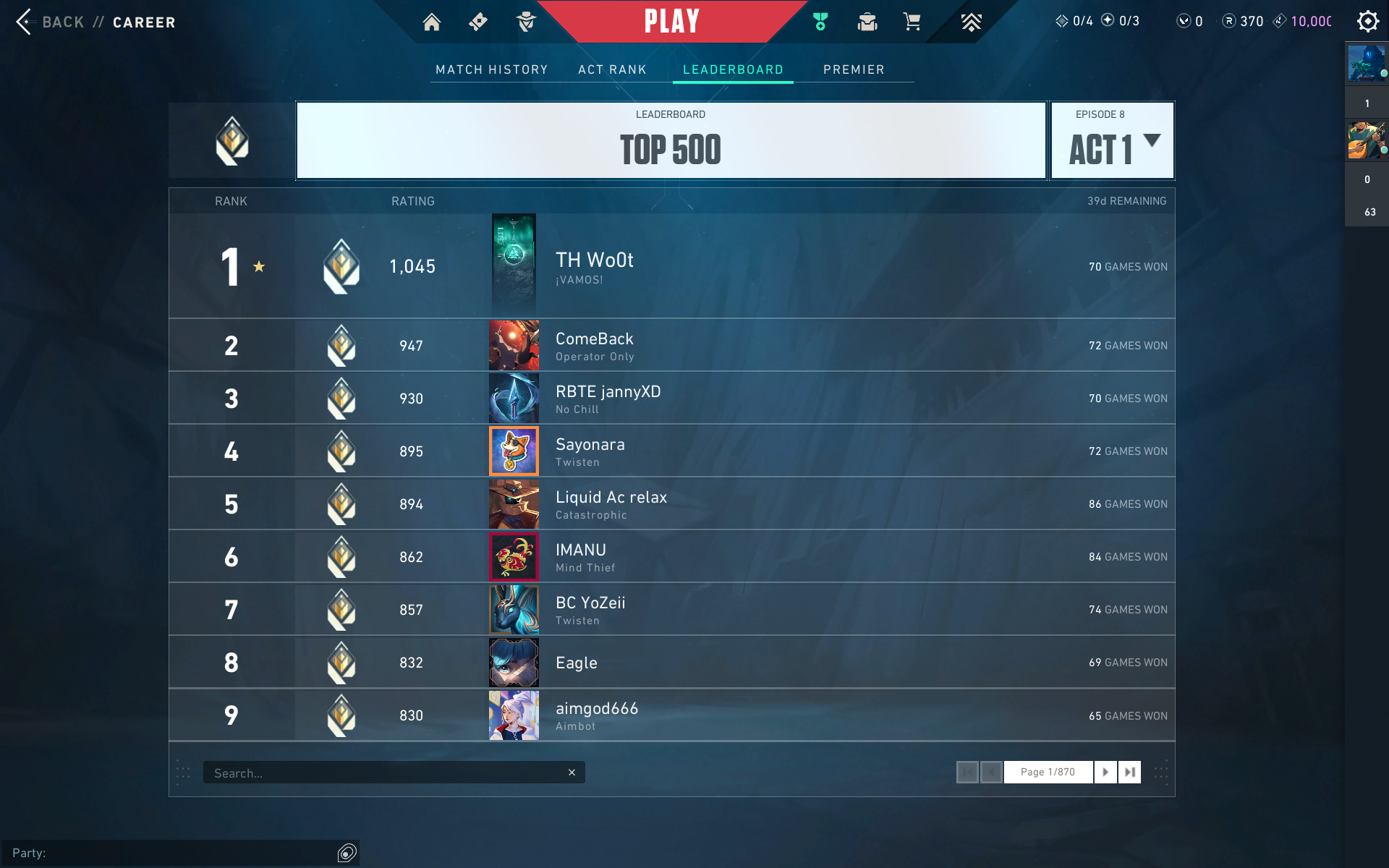Select the Home icon in the top navigation
Image resolution: width=1389 pixels, height=868 pixels.
[432, 22]
